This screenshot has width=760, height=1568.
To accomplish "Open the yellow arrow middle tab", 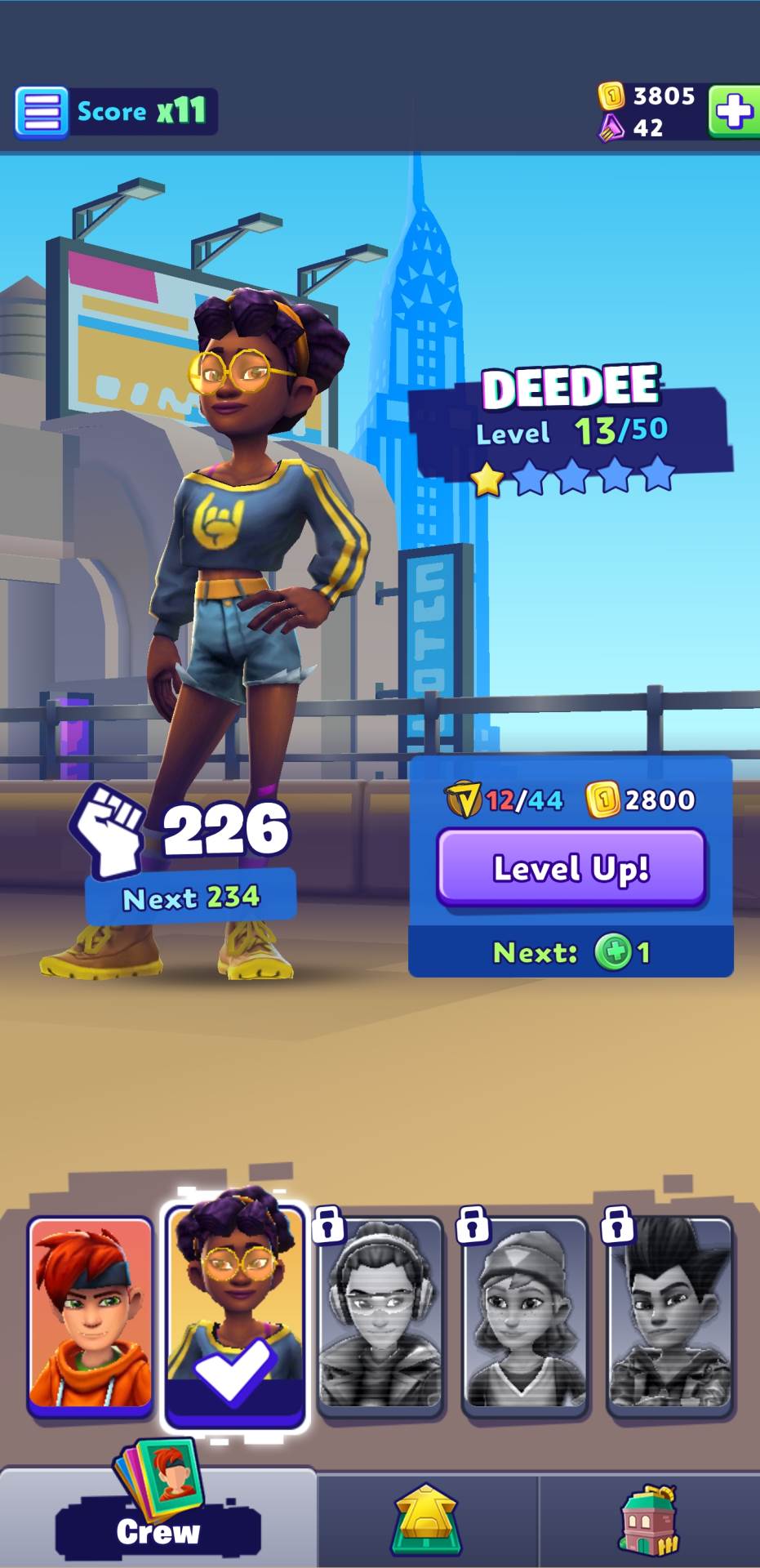I will tap(426, 1521).
